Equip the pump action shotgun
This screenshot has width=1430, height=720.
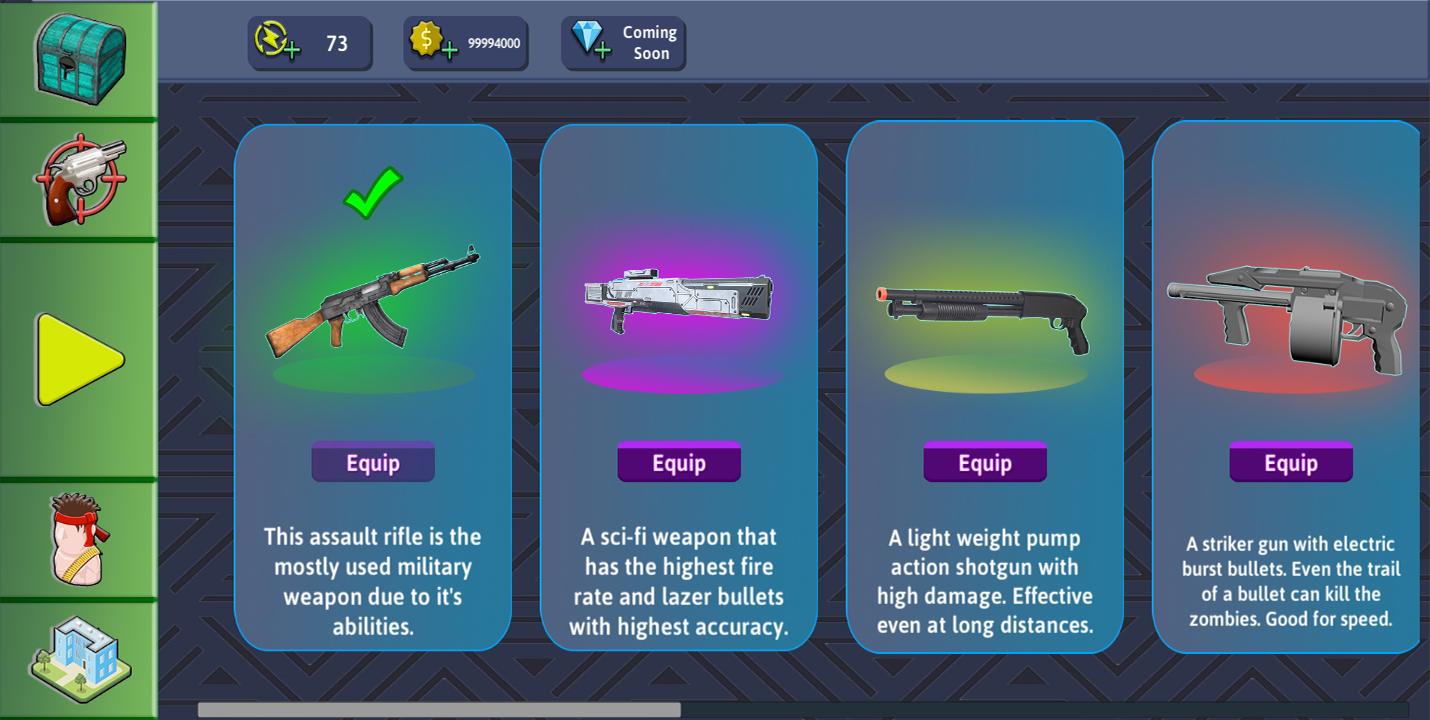(985, 463)
